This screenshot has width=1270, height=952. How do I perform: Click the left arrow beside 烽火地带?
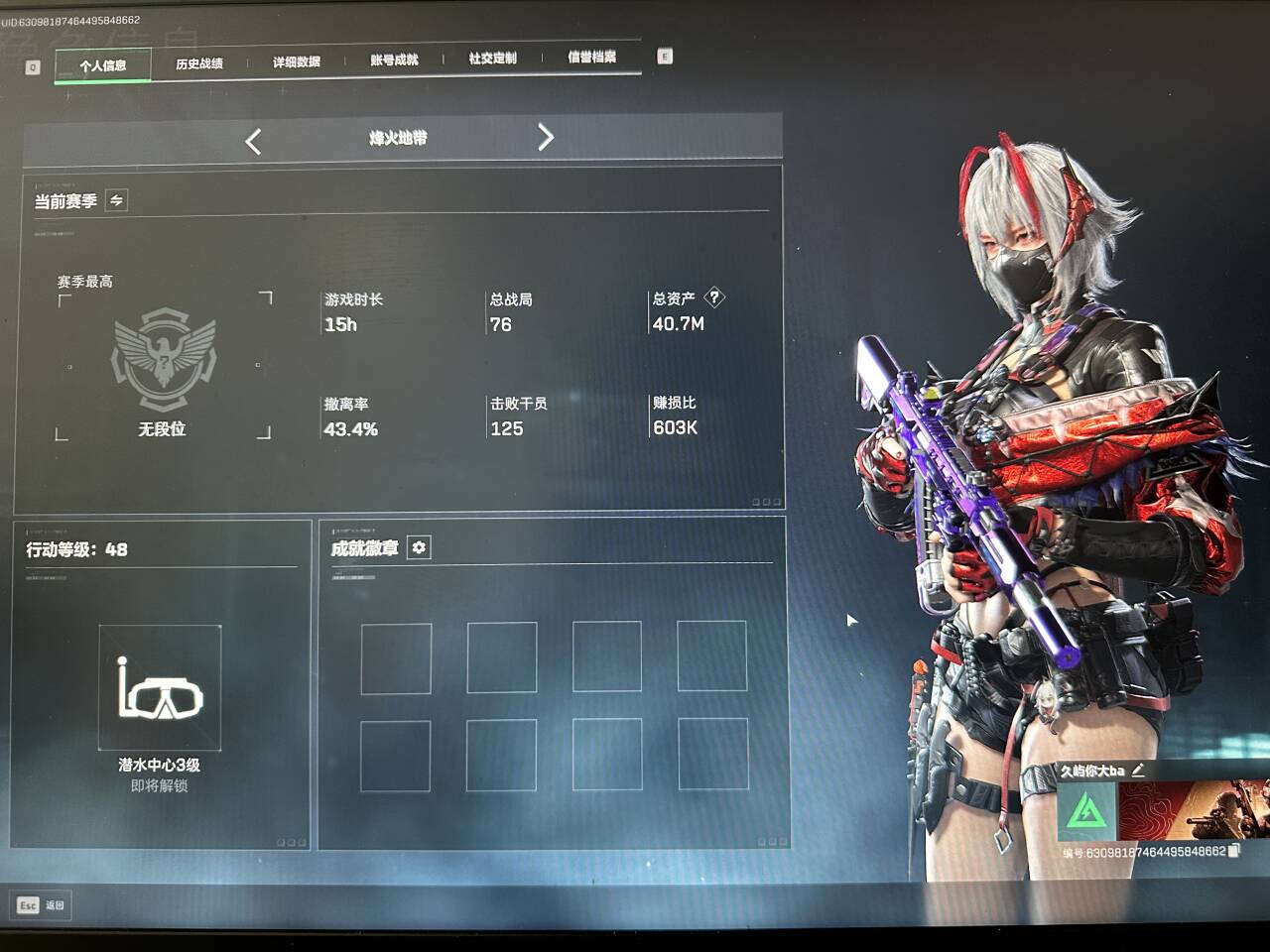254,142
